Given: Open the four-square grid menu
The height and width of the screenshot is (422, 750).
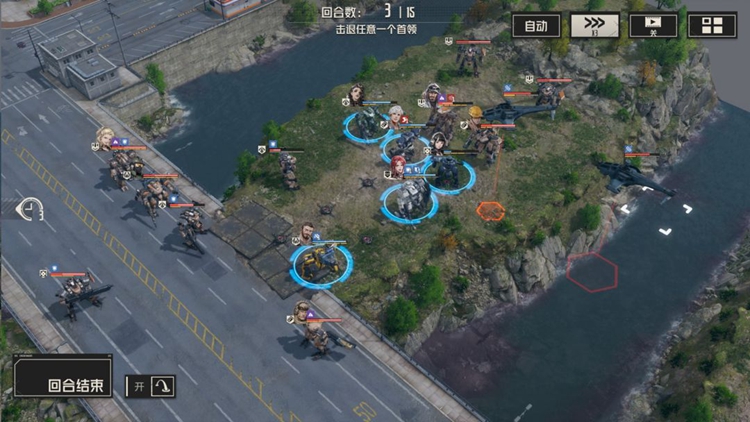Looking at the screenshot, I should 712,26.
